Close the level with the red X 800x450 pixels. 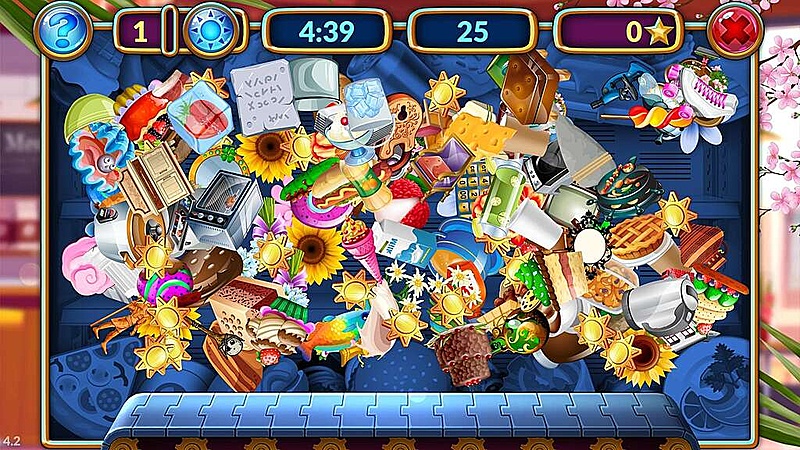coord(736,31)
